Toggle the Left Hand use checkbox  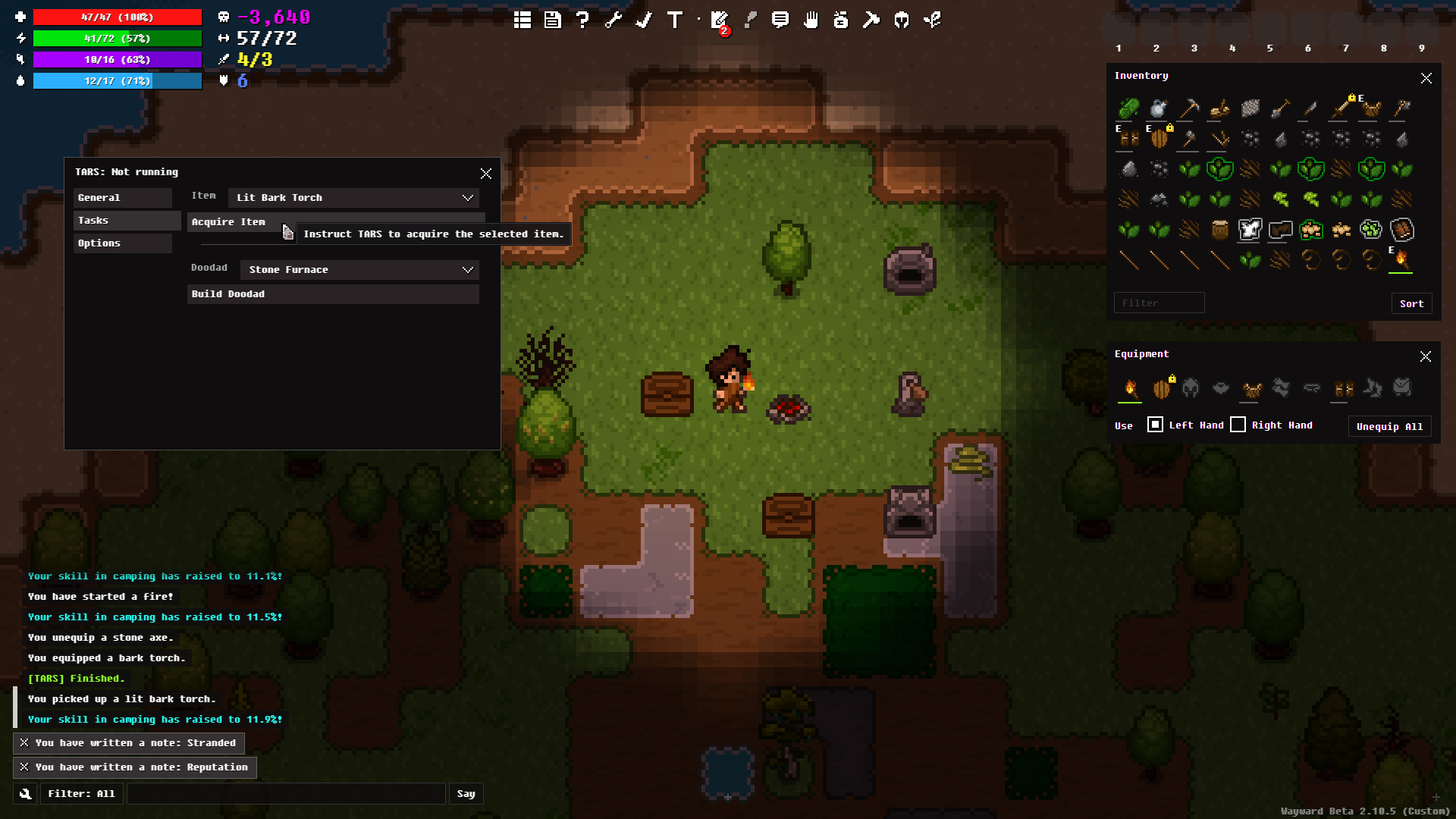tap(1155, 425)
